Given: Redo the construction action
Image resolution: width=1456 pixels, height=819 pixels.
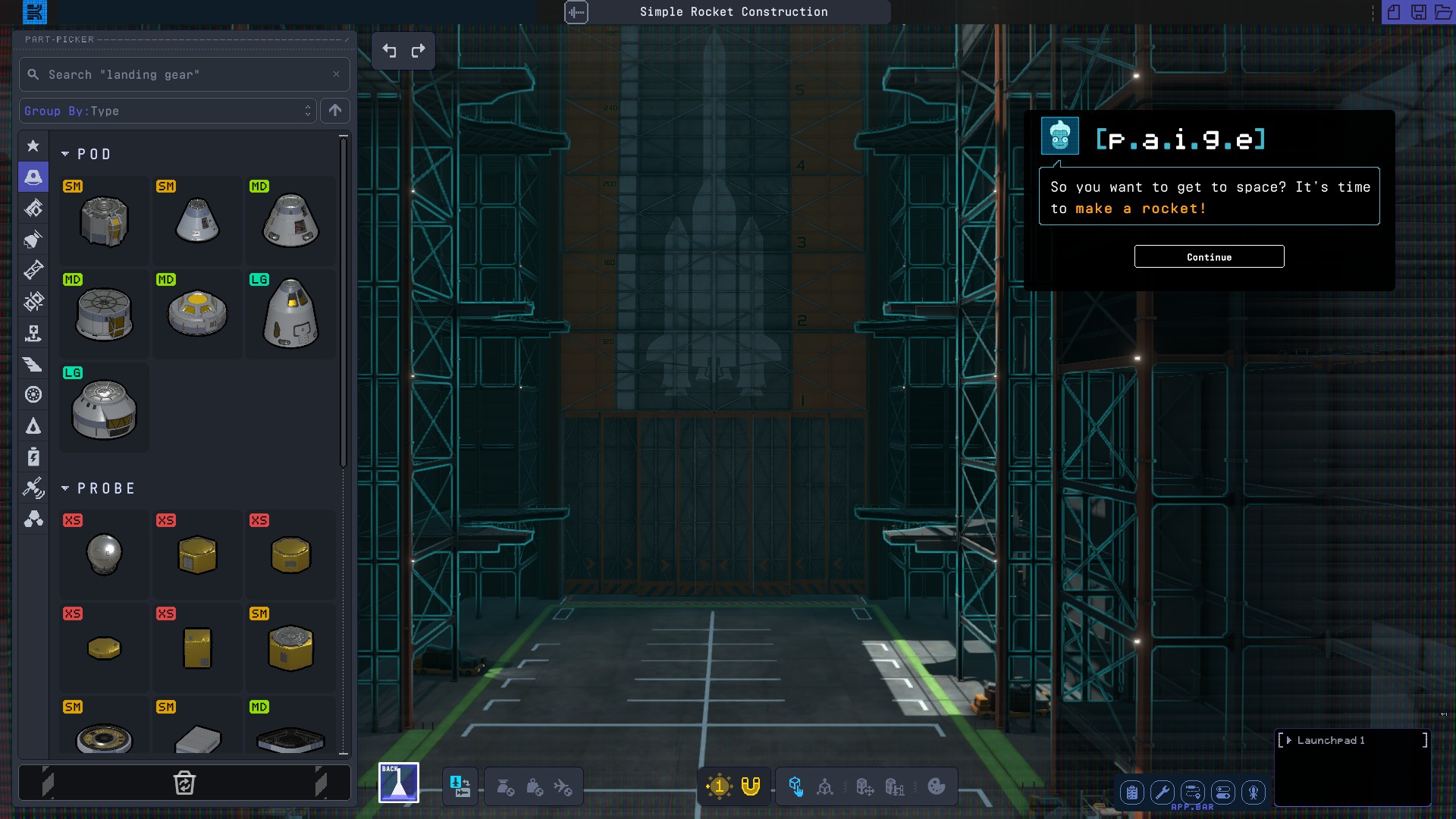Looking at the screenshot, I should click(x=418, y=51).
